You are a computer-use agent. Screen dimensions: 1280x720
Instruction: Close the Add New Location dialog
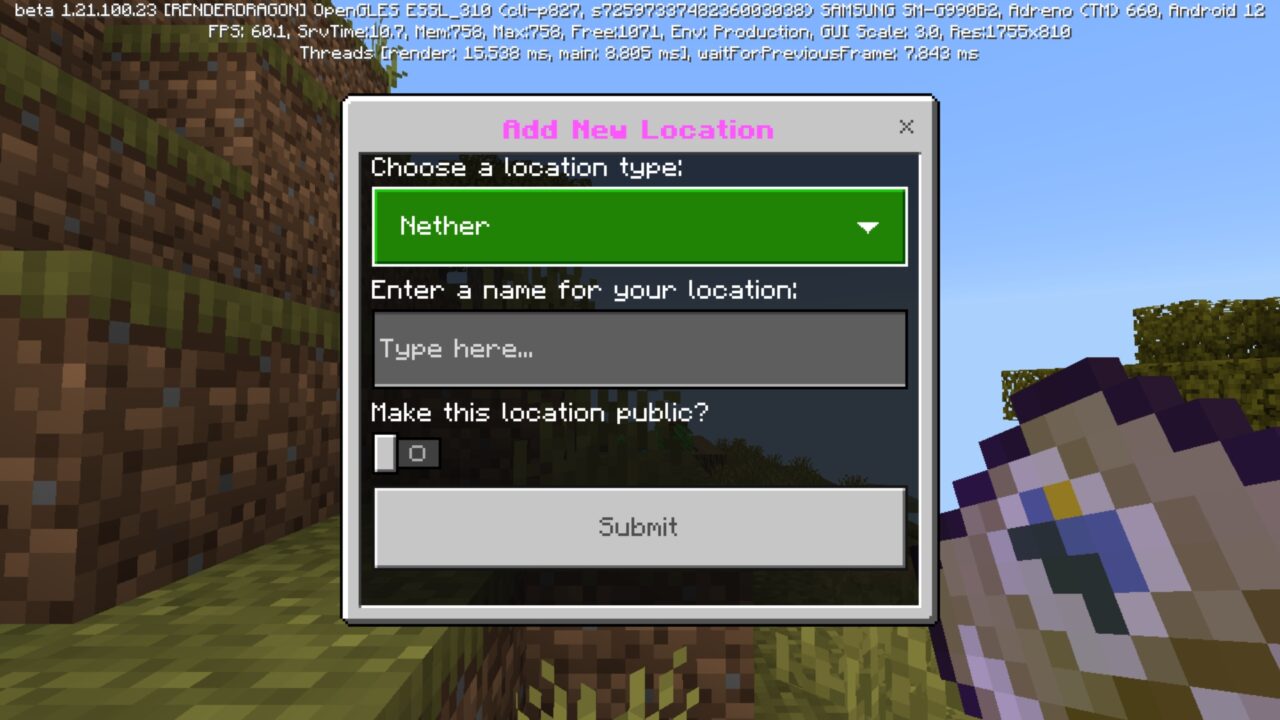pos(906,127)
